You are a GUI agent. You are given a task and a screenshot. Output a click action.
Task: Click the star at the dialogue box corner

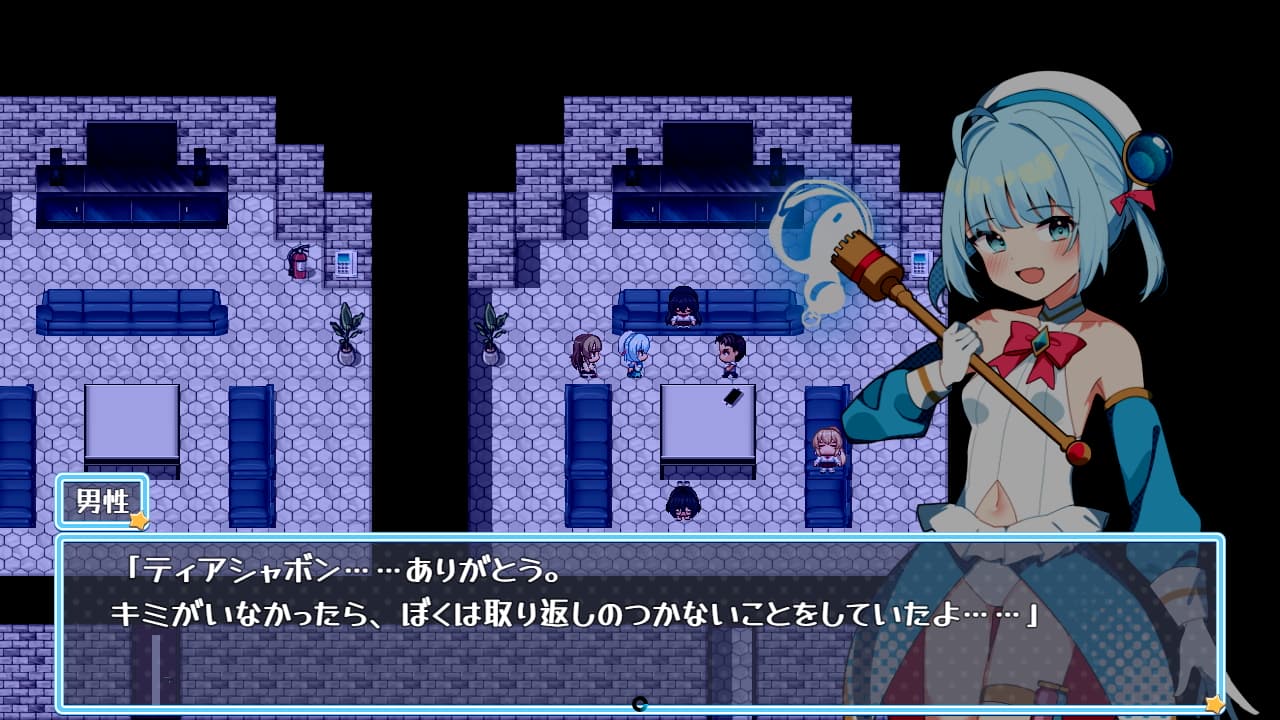1214,705
